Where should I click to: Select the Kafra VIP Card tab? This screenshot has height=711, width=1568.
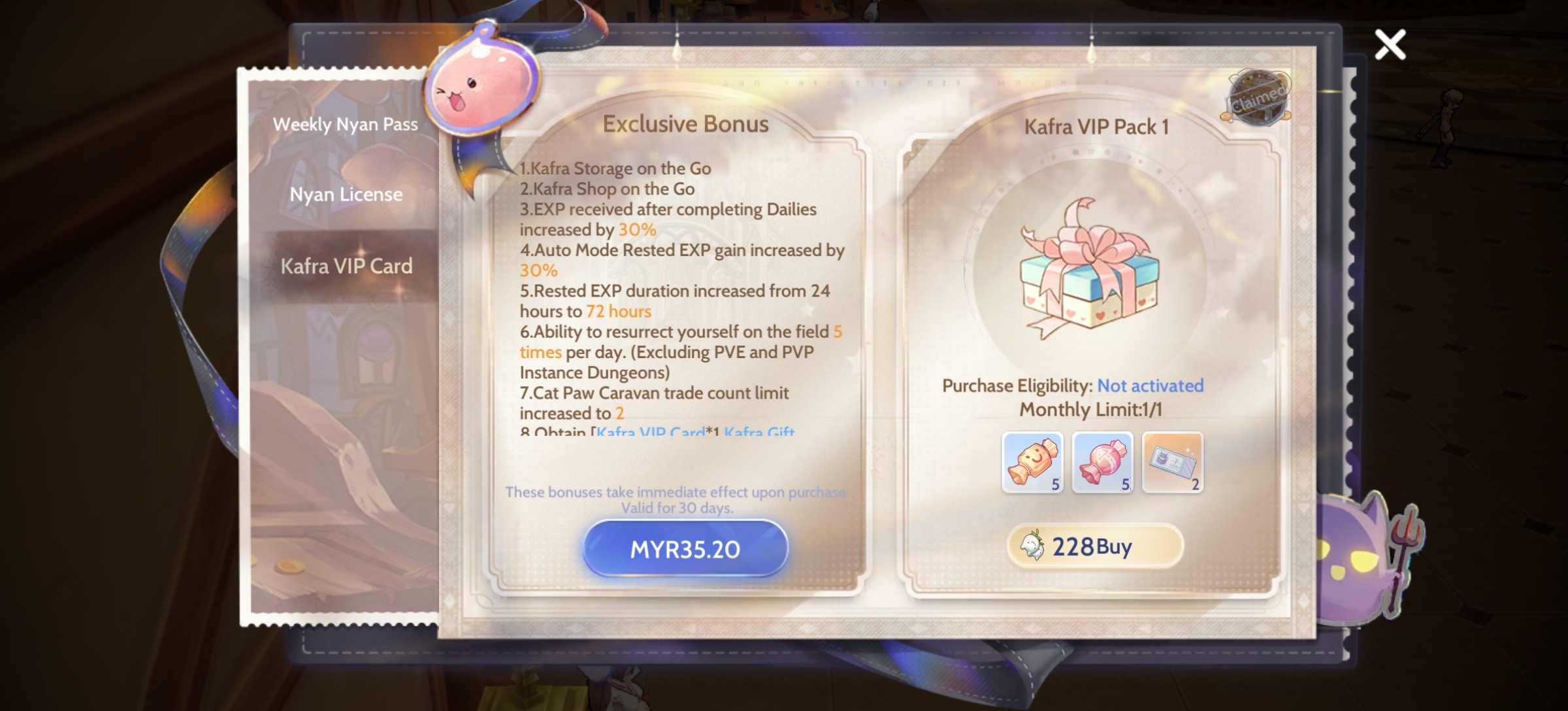click(348, 266)
